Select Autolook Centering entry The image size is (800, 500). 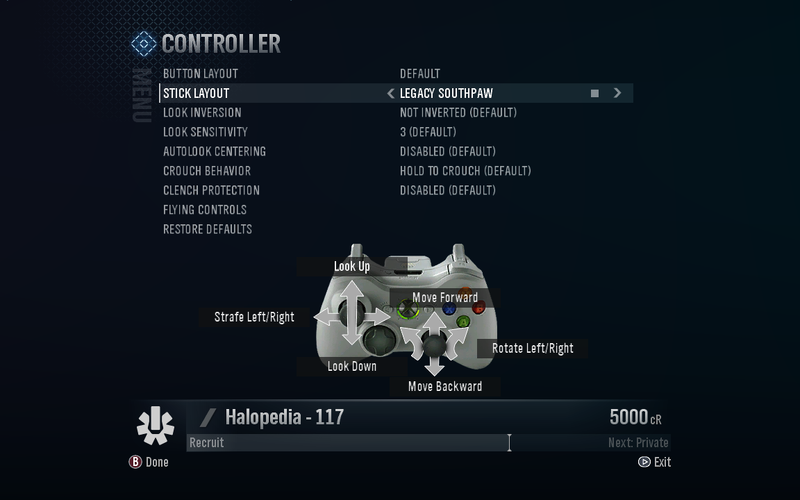214,152
